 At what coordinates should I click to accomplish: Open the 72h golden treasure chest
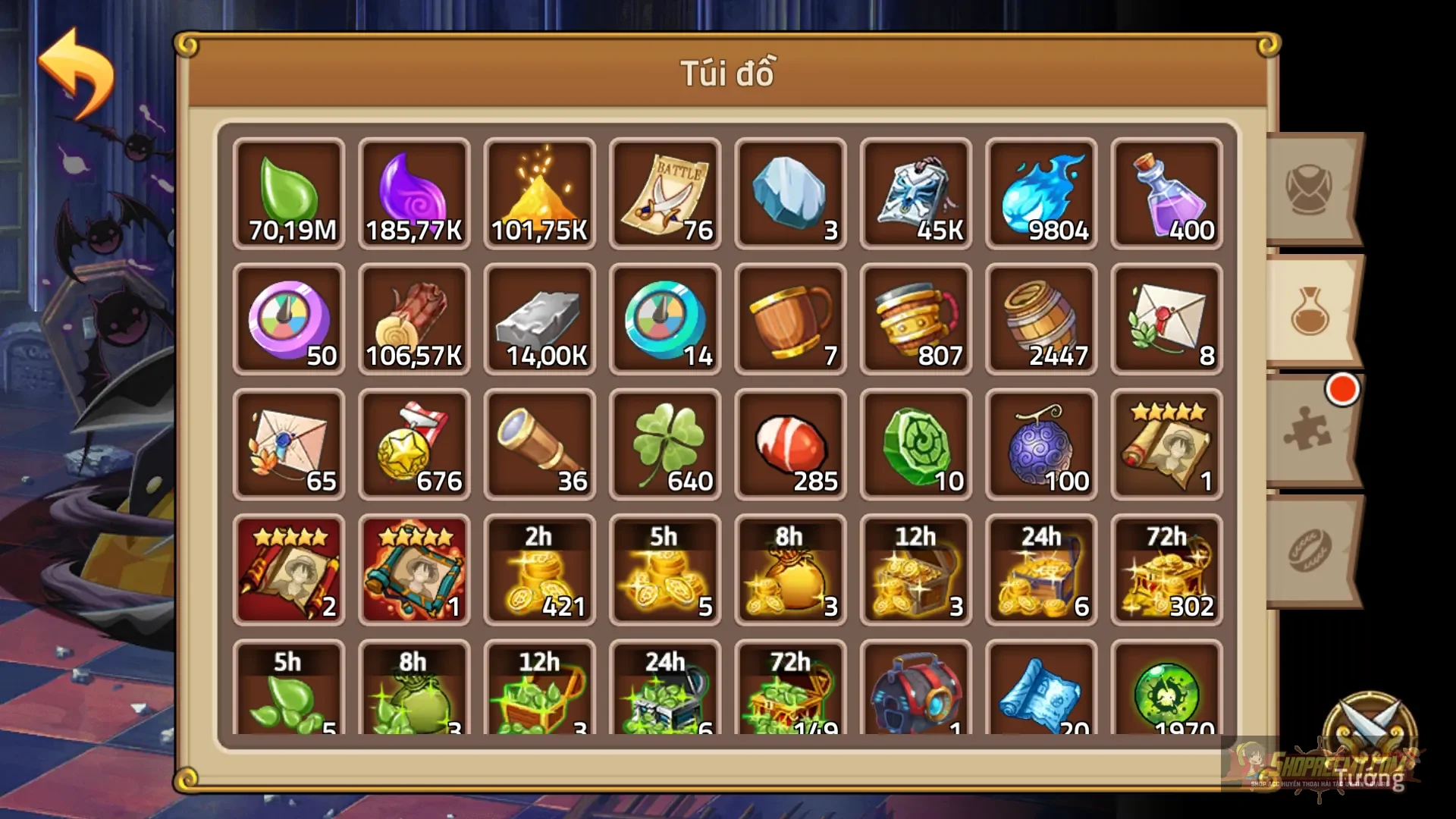tap(1166, 569)
